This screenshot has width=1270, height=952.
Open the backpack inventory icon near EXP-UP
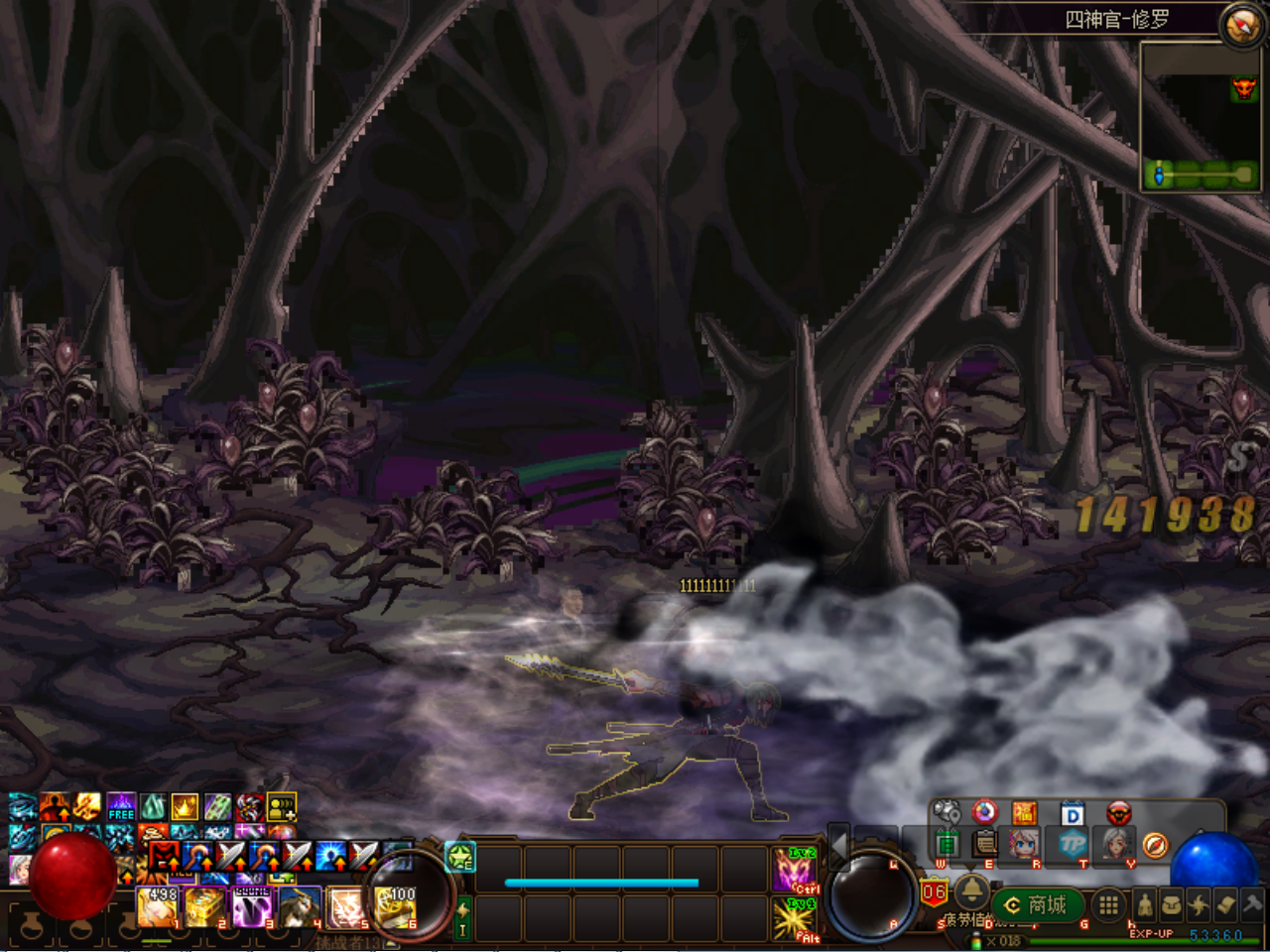coord(1172,904)
